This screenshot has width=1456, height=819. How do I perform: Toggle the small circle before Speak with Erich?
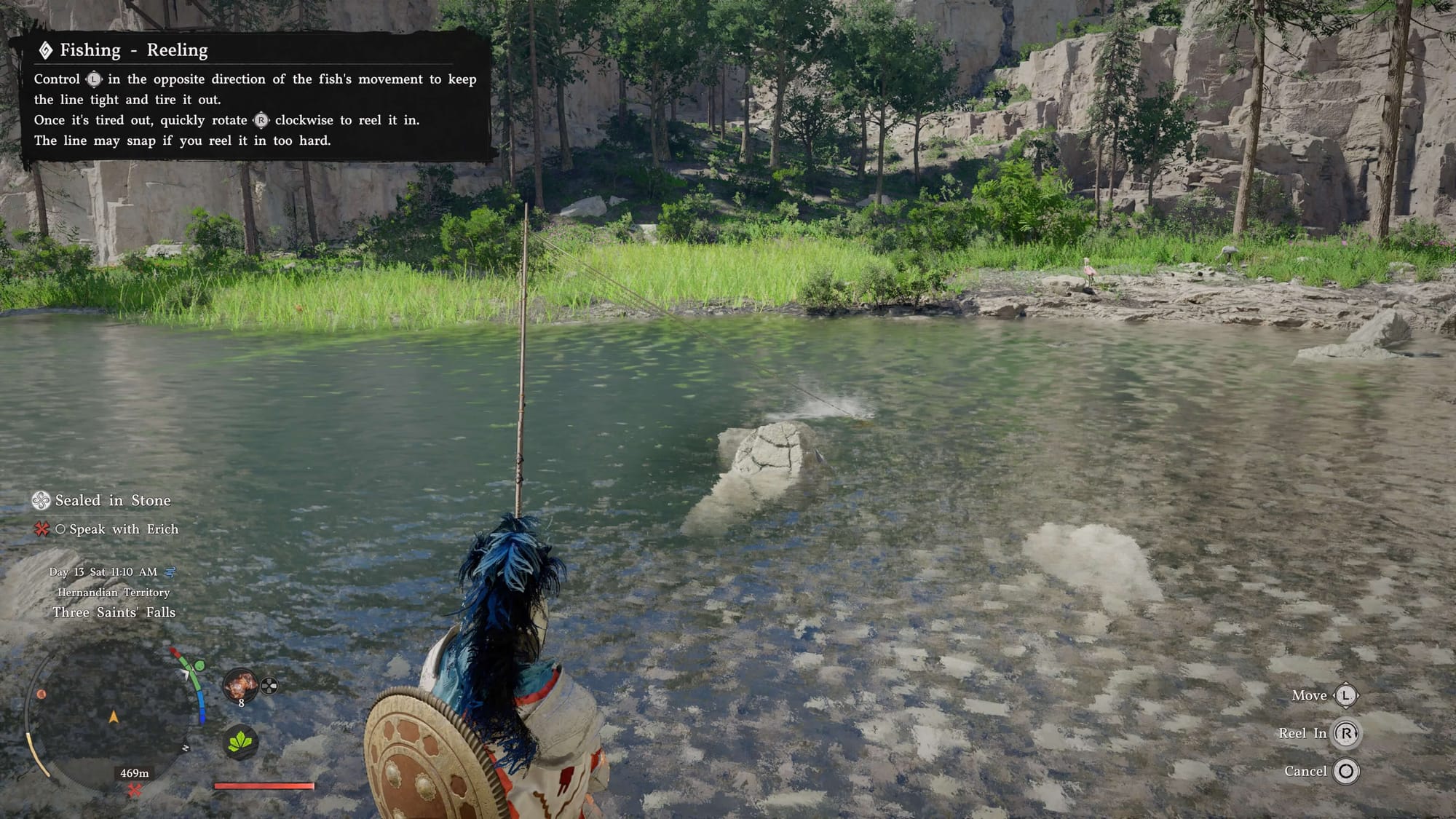60,529
